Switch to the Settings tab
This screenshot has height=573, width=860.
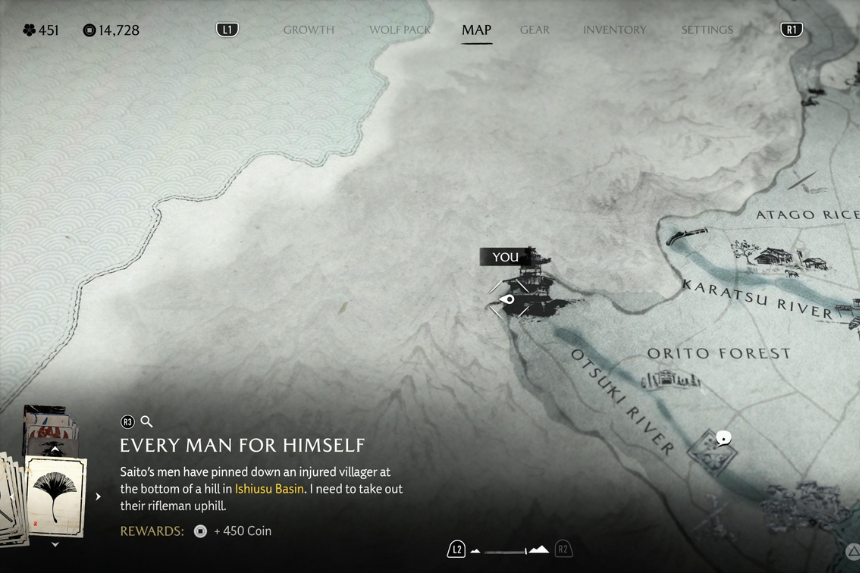tap(707, 30)
